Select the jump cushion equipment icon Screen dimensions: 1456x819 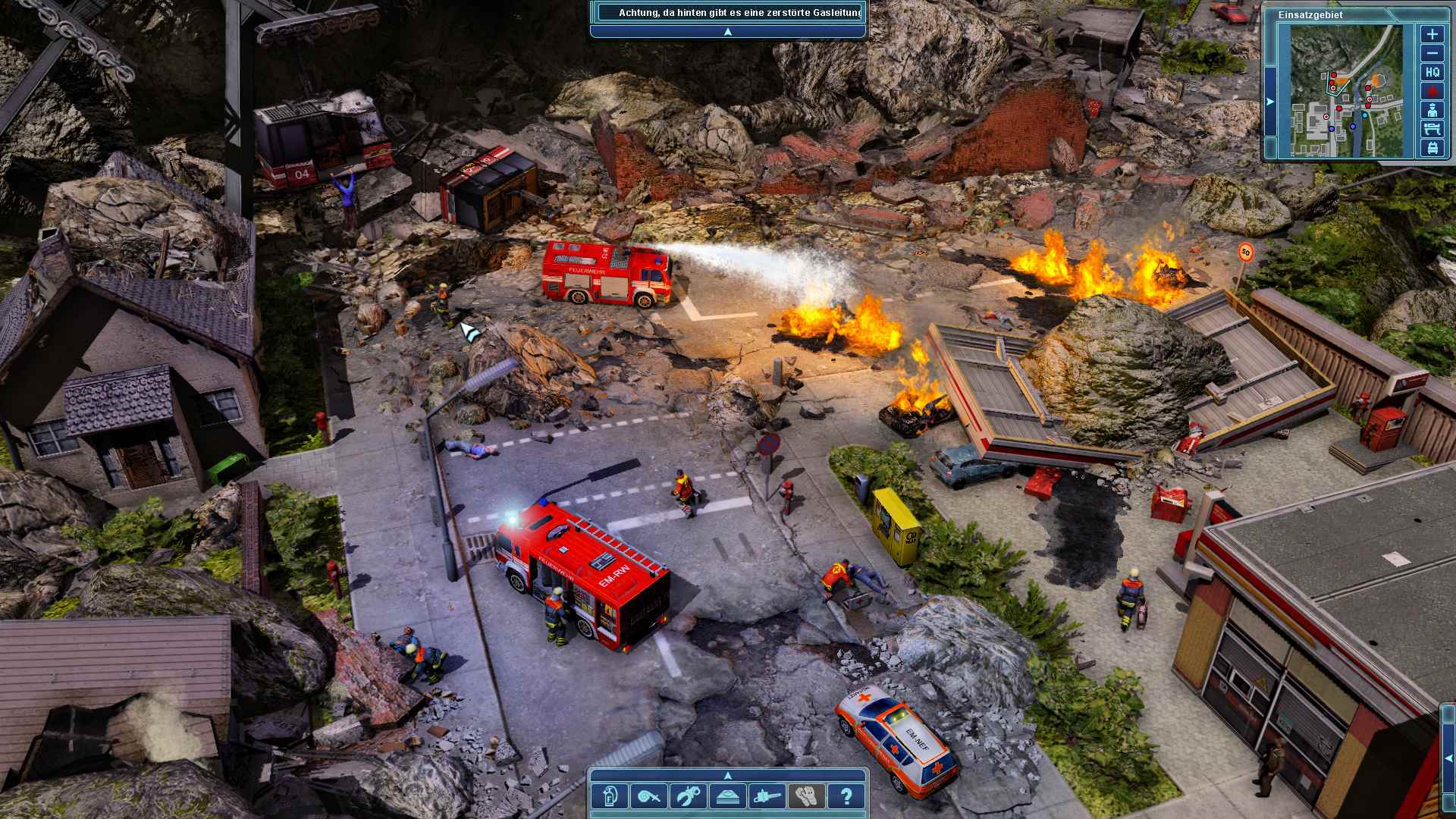coord(728,796)
